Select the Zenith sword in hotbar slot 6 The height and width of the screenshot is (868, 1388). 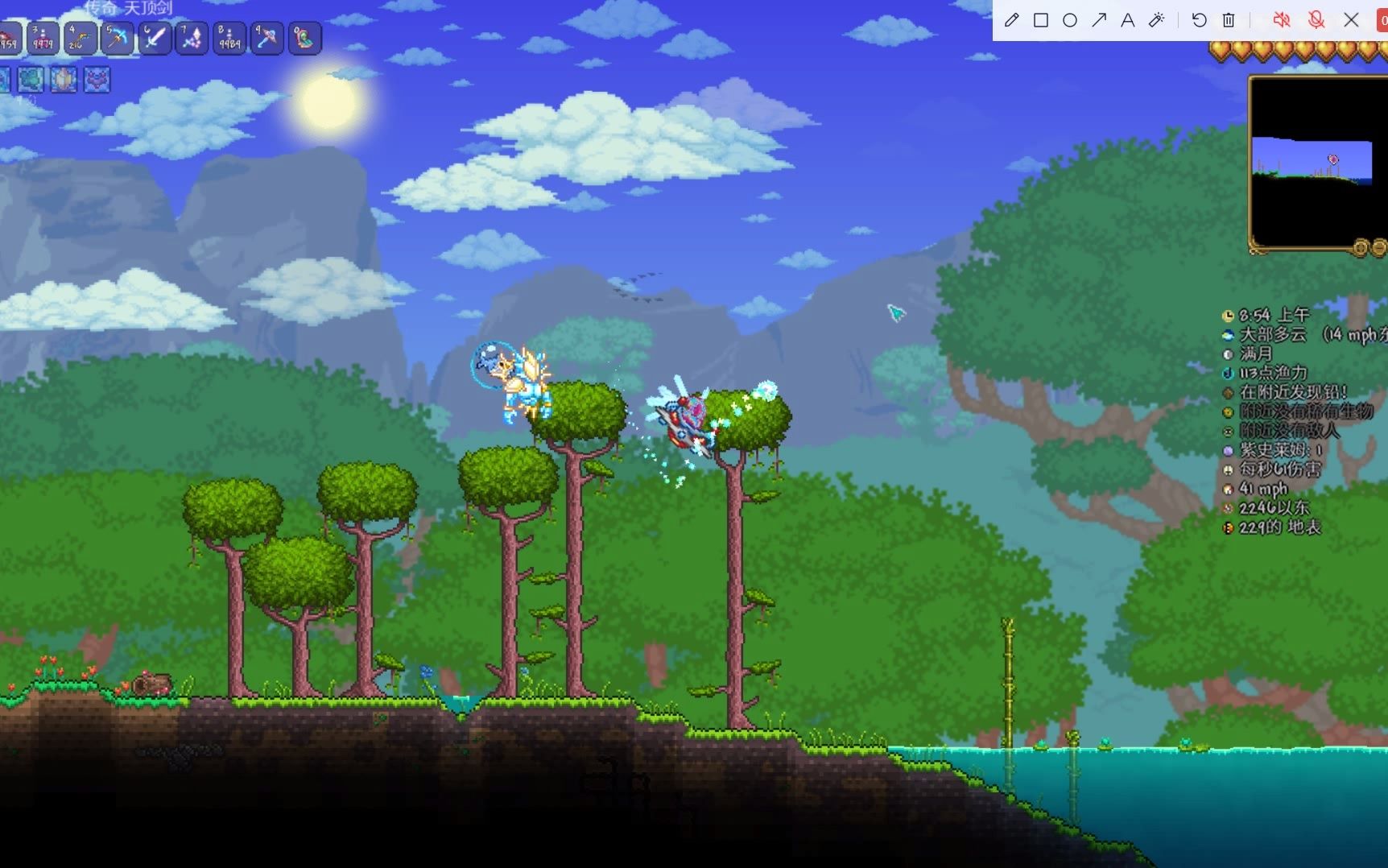[155, 38]
